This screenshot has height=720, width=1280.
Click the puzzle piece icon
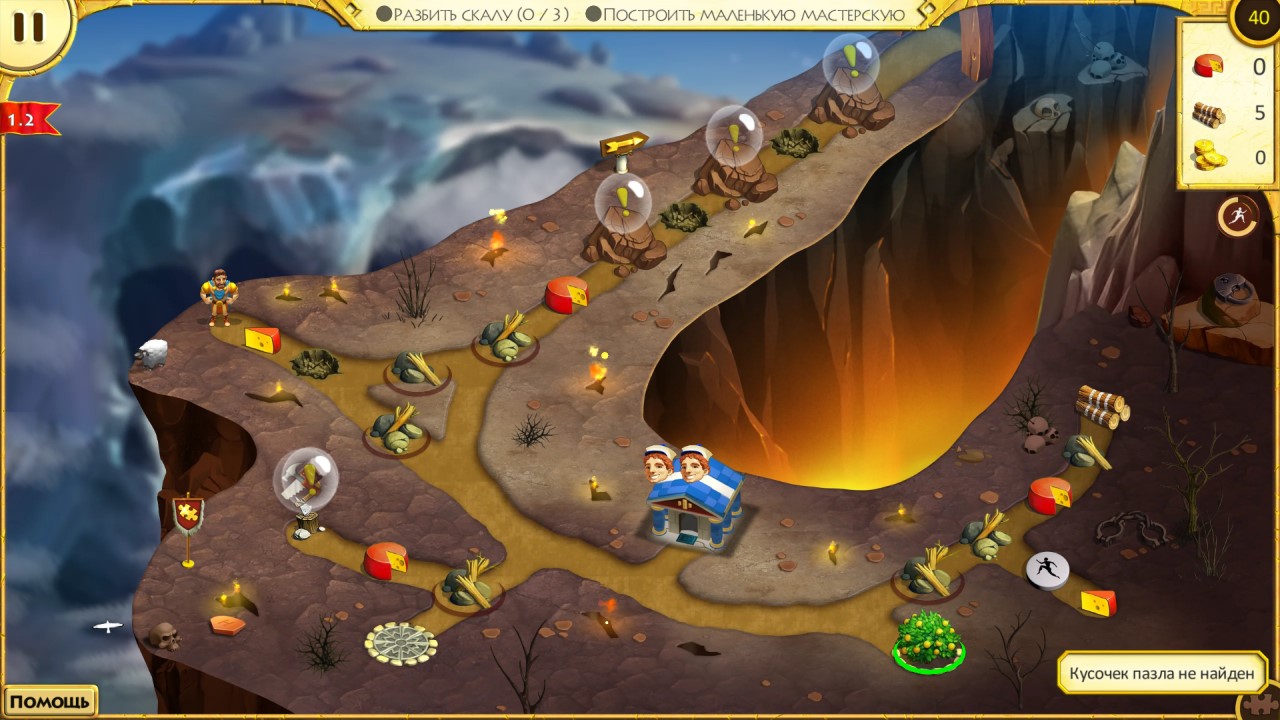click(1260, 704)
